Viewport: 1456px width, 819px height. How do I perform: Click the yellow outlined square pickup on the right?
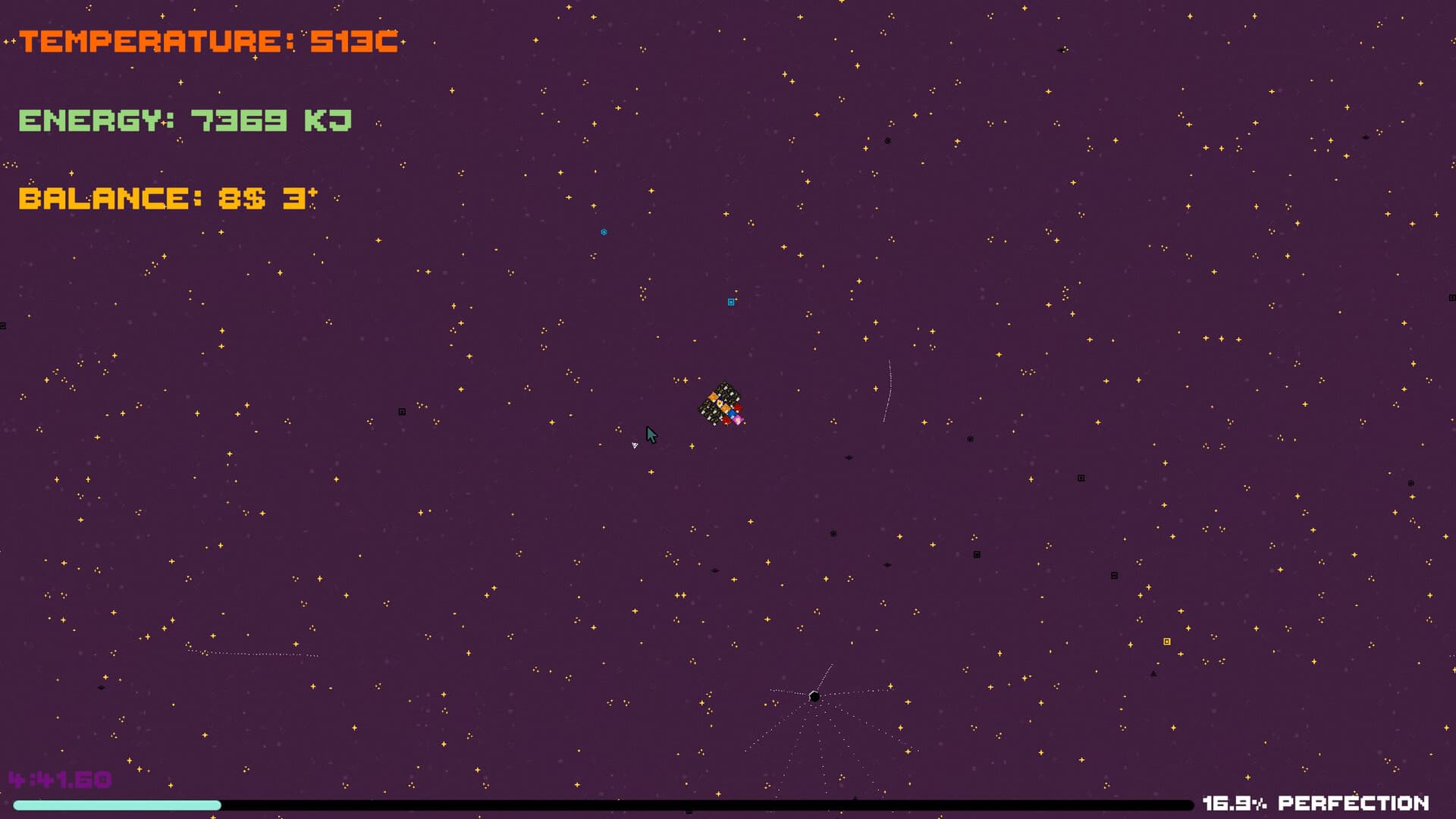point(1166,642)
